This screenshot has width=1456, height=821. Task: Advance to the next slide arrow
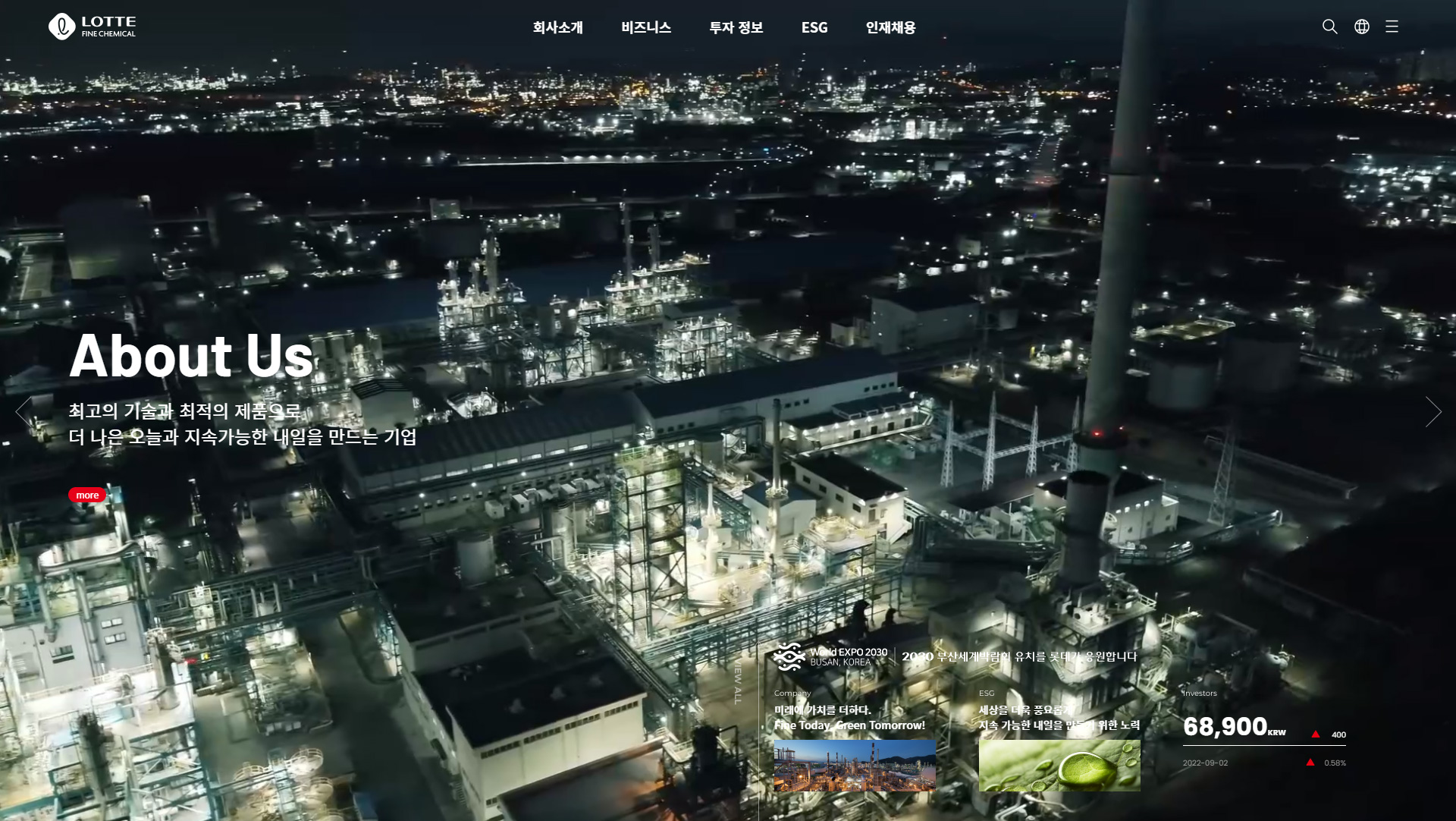pos(1432,411)
